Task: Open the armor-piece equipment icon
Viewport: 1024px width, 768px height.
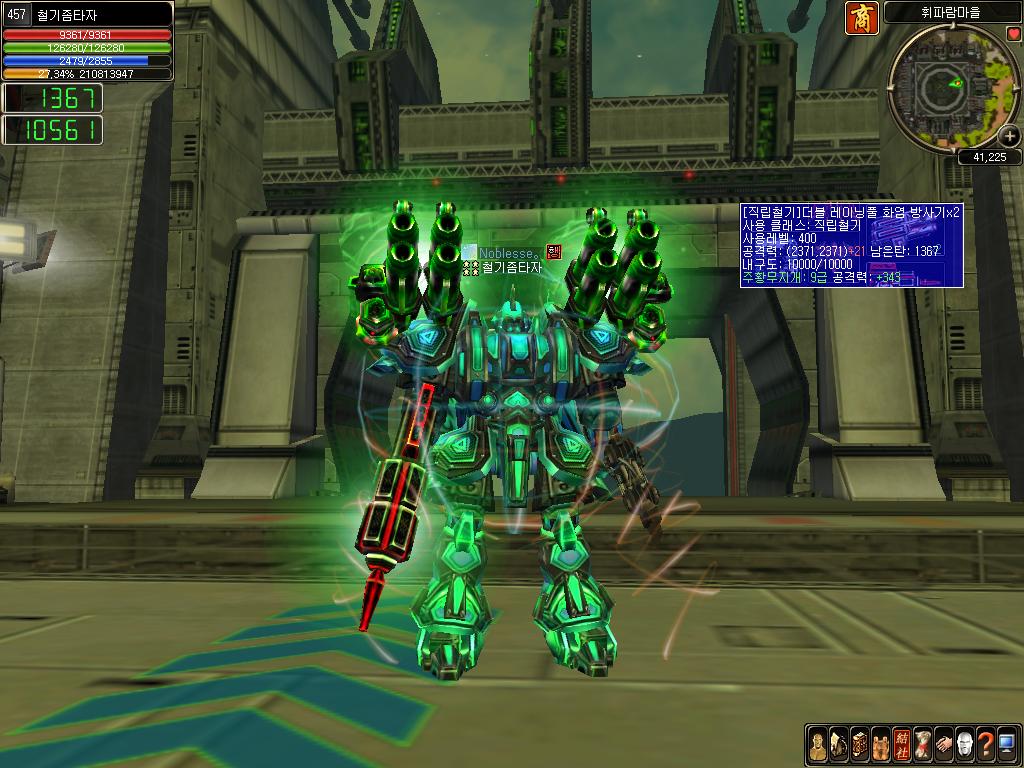Action: [838, 745]
